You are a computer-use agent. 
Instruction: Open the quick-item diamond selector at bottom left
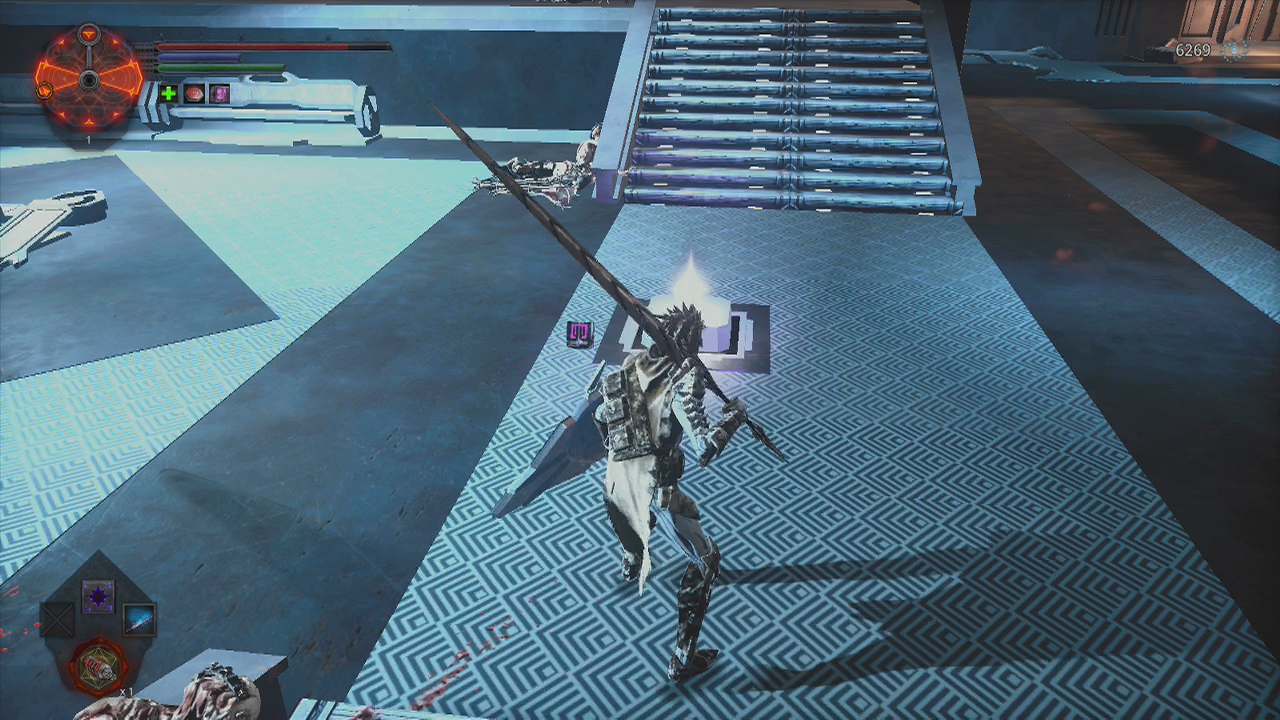click(x=97, y=630)
